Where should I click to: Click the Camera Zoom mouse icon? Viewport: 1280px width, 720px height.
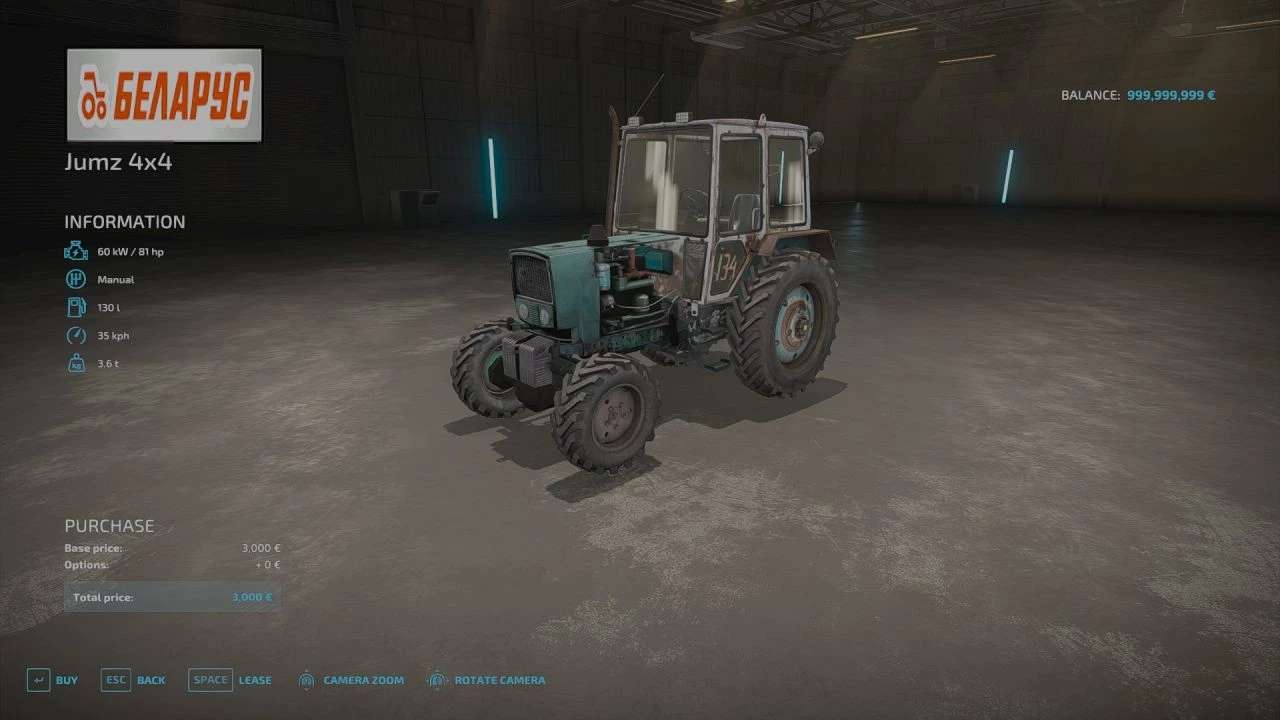click(x=306, y=679)
